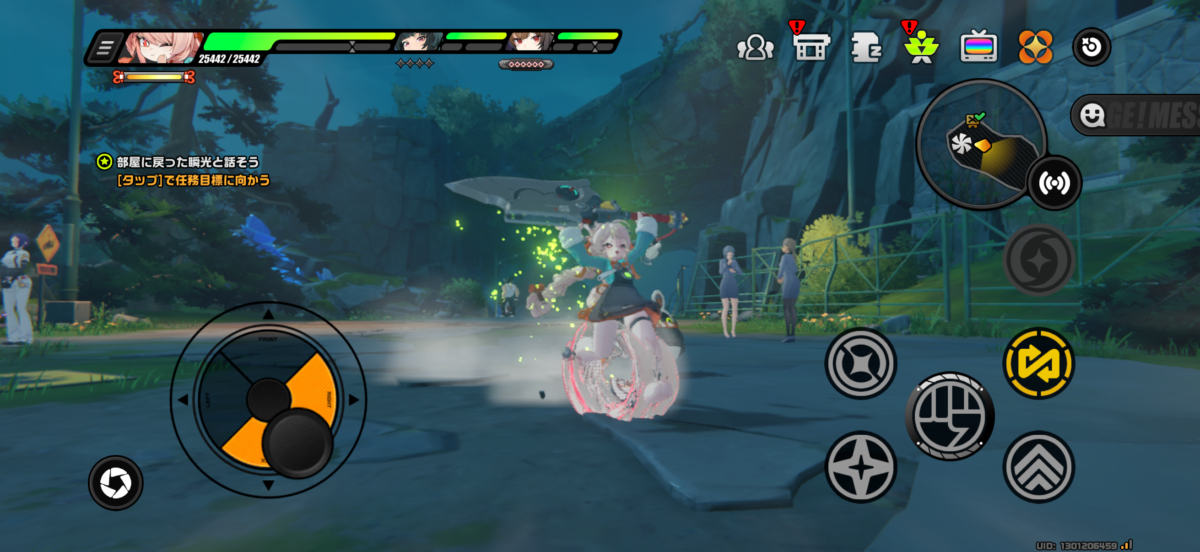This screenshot has width=1200, height=552.
Task: Tap the round circular-arrow button
Action: [x=1091, y=47]
